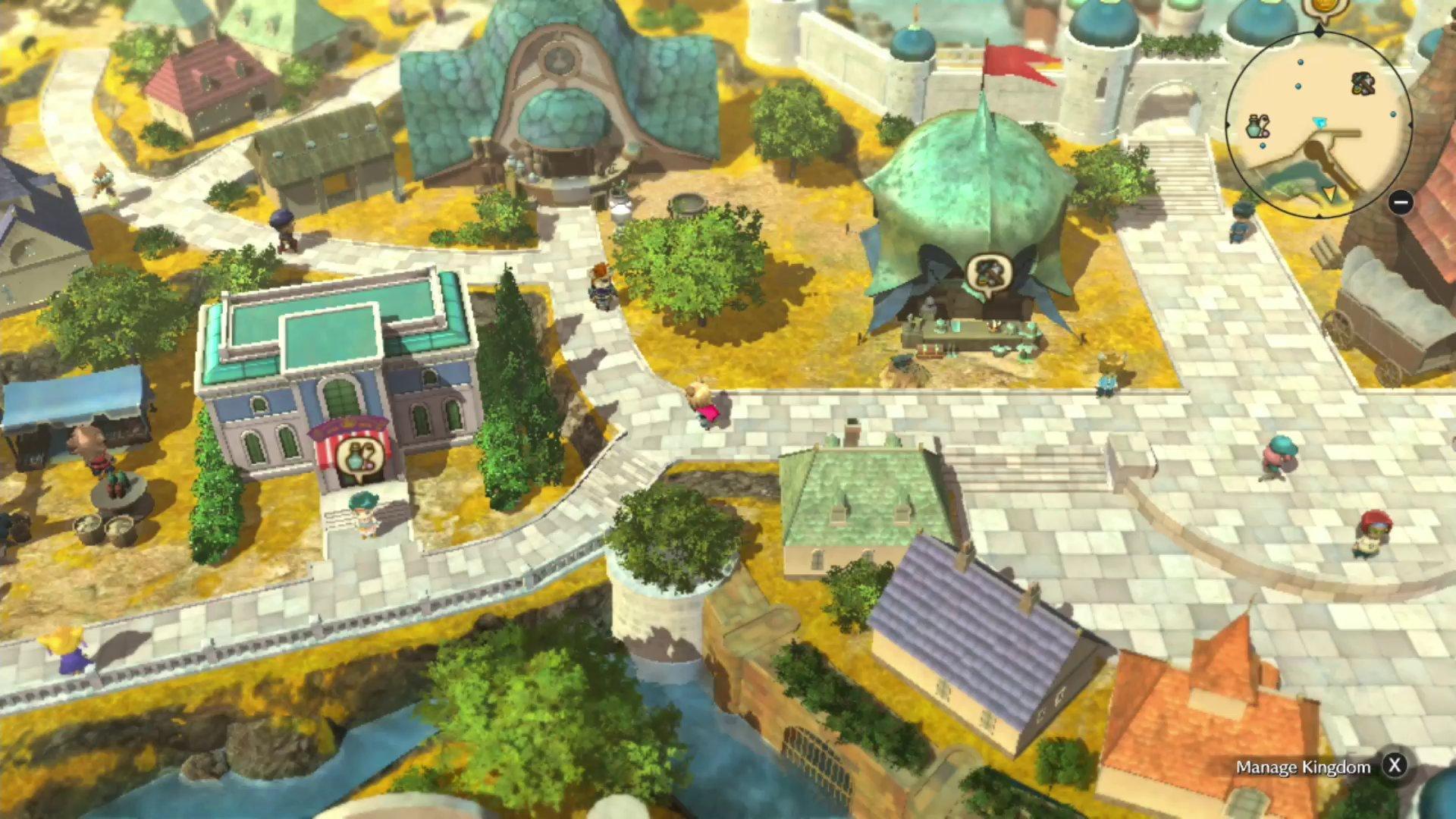Image resolution: width=1456 pixels, height=819 pixels.
Task: Click the cyan diamond player marker on the minimap
Action: [1320, 122]
